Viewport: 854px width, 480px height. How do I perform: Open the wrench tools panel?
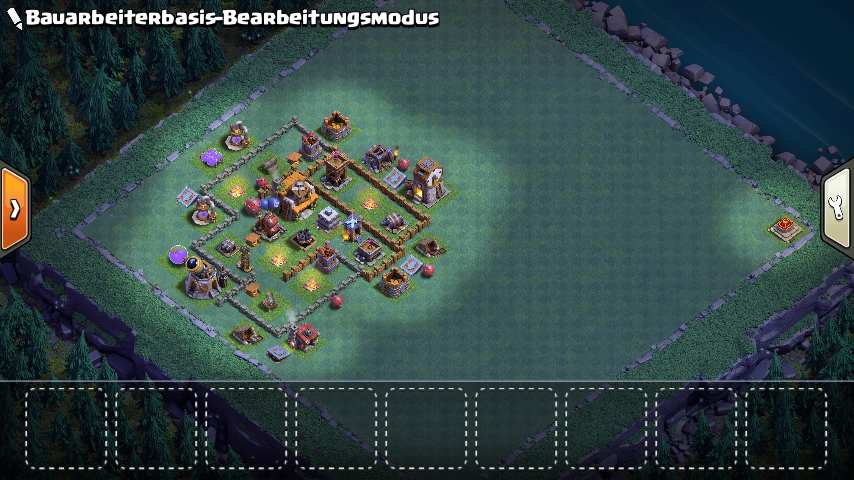pyautogui.click(x=838, y=207)
